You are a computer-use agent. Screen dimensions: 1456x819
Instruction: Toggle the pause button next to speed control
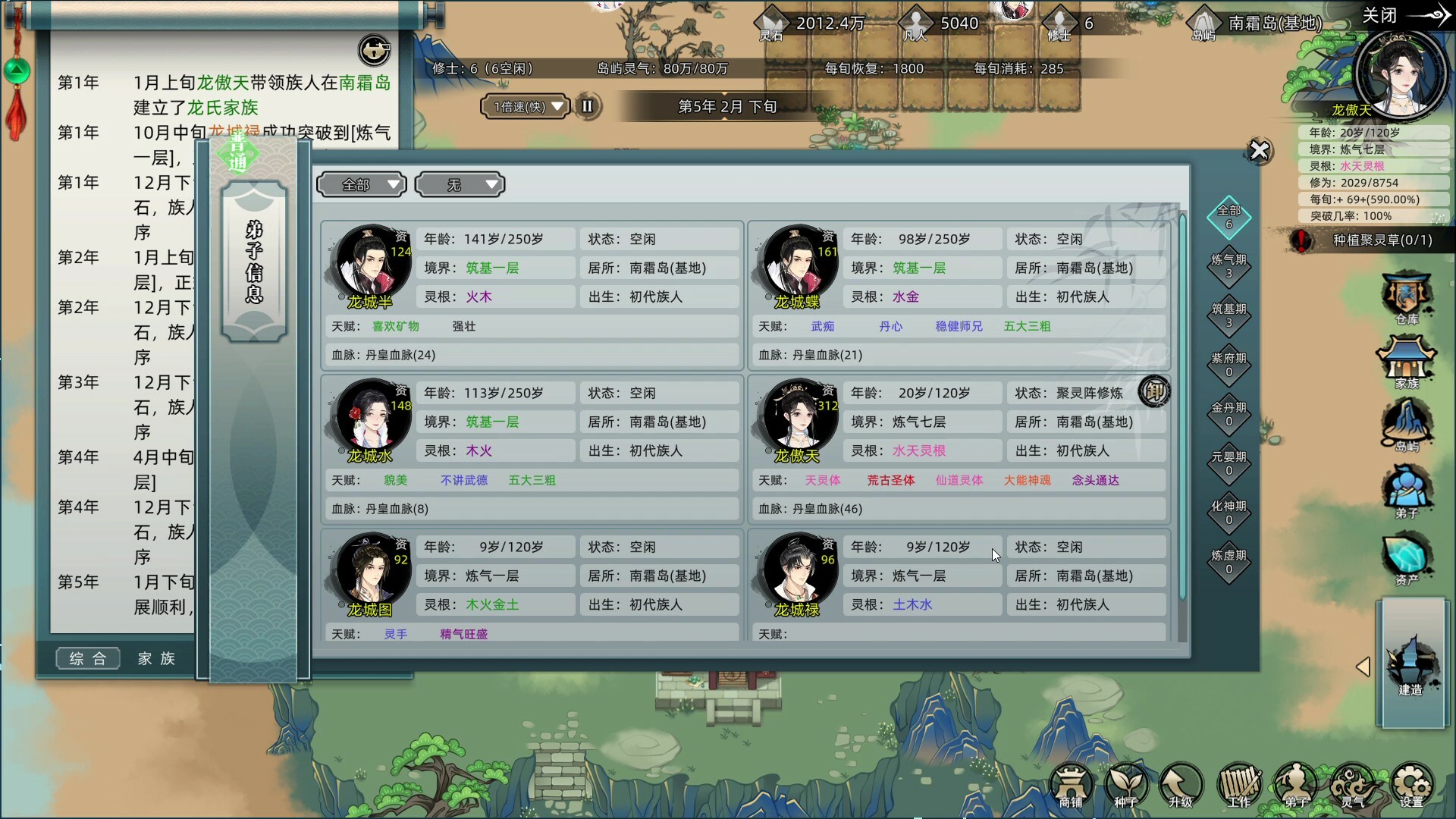click(x=588, y=106)
